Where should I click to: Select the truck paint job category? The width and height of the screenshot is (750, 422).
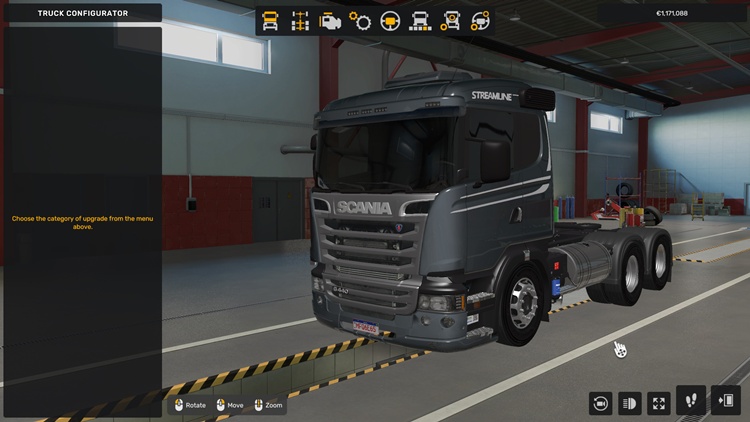click(420, 20)
